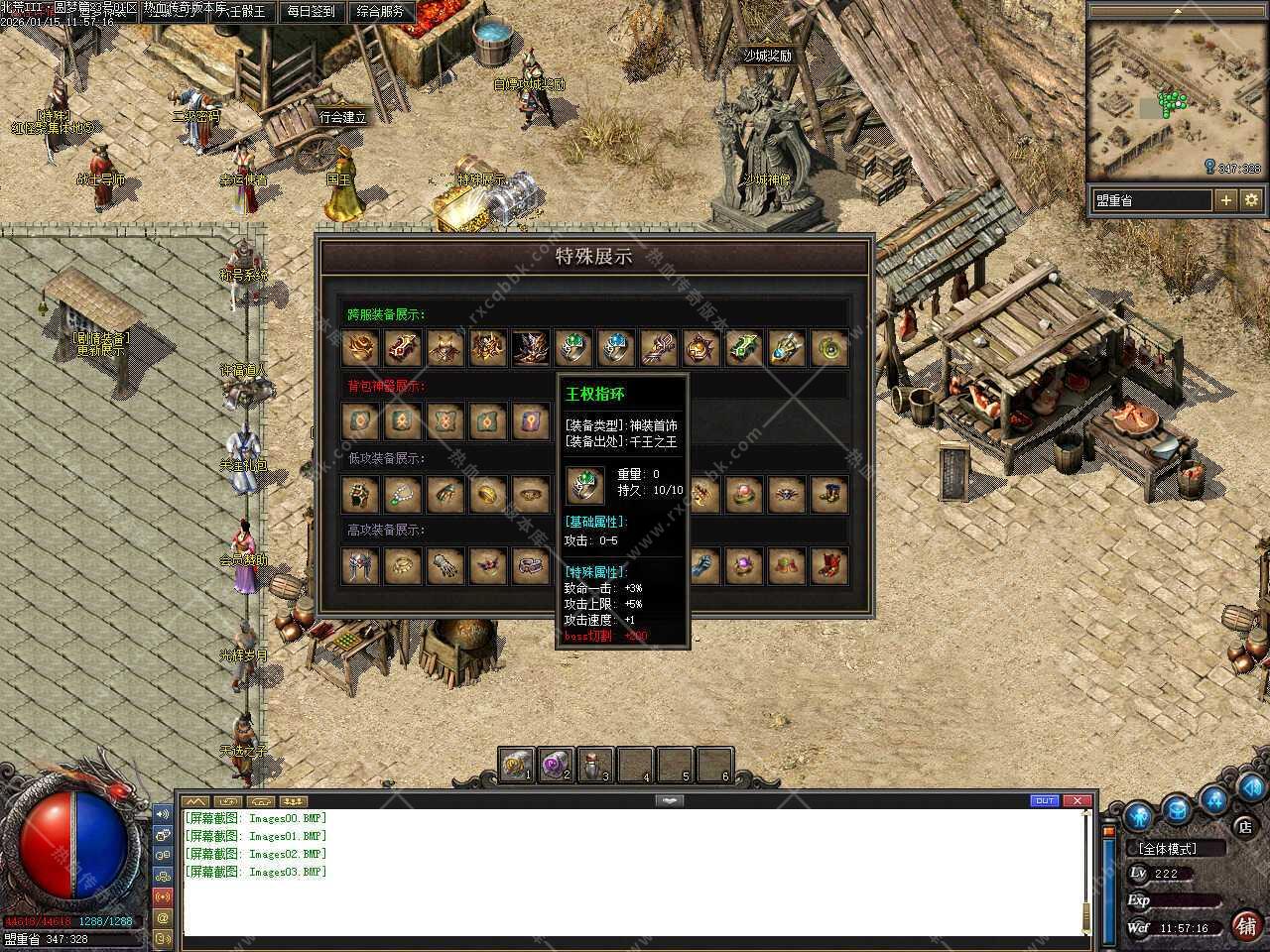Click the @ icon beside chat
1270x952 pixels.
pos(163,917)
